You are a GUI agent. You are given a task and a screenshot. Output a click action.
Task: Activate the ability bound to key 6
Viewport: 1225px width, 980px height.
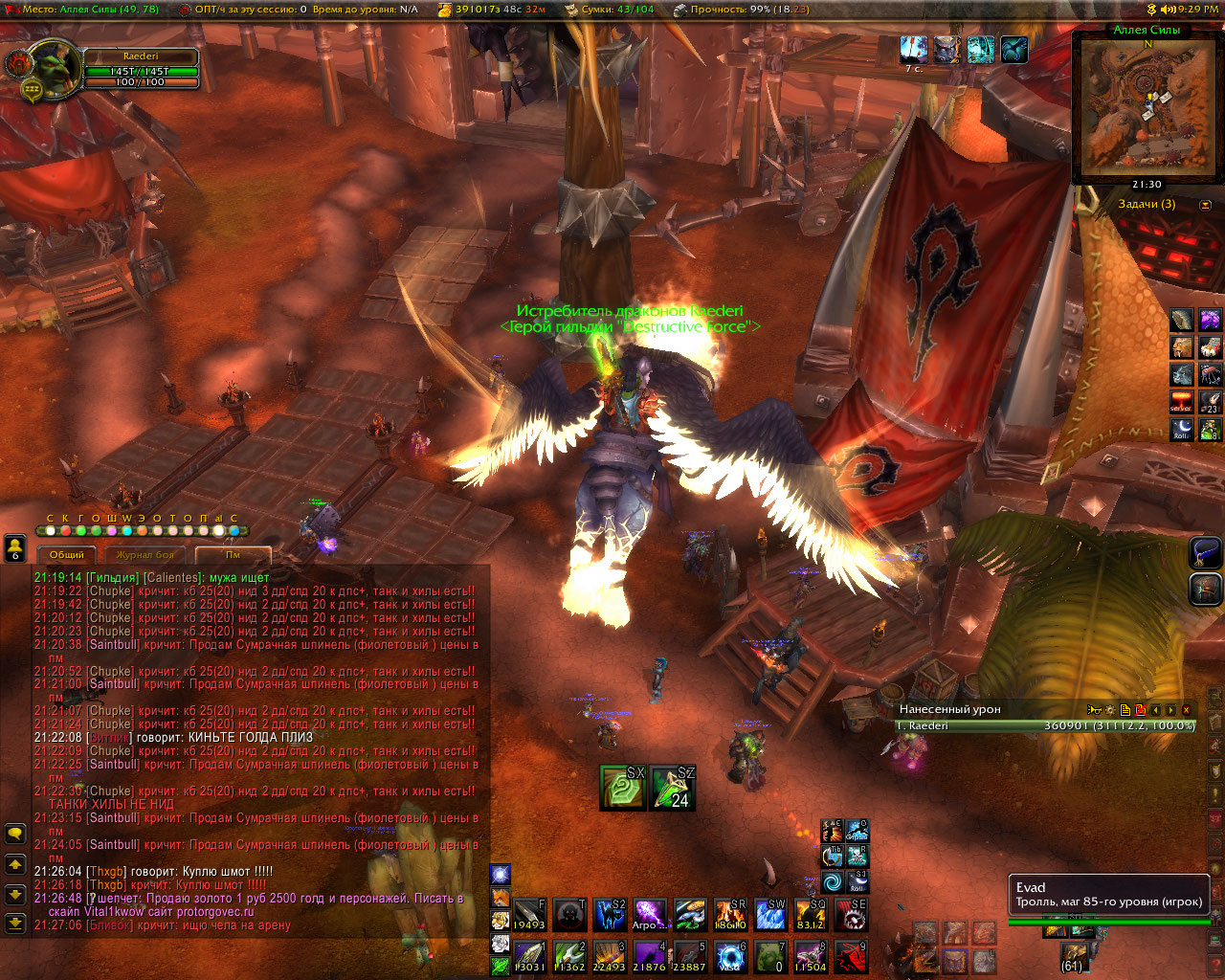pos(731,956)
